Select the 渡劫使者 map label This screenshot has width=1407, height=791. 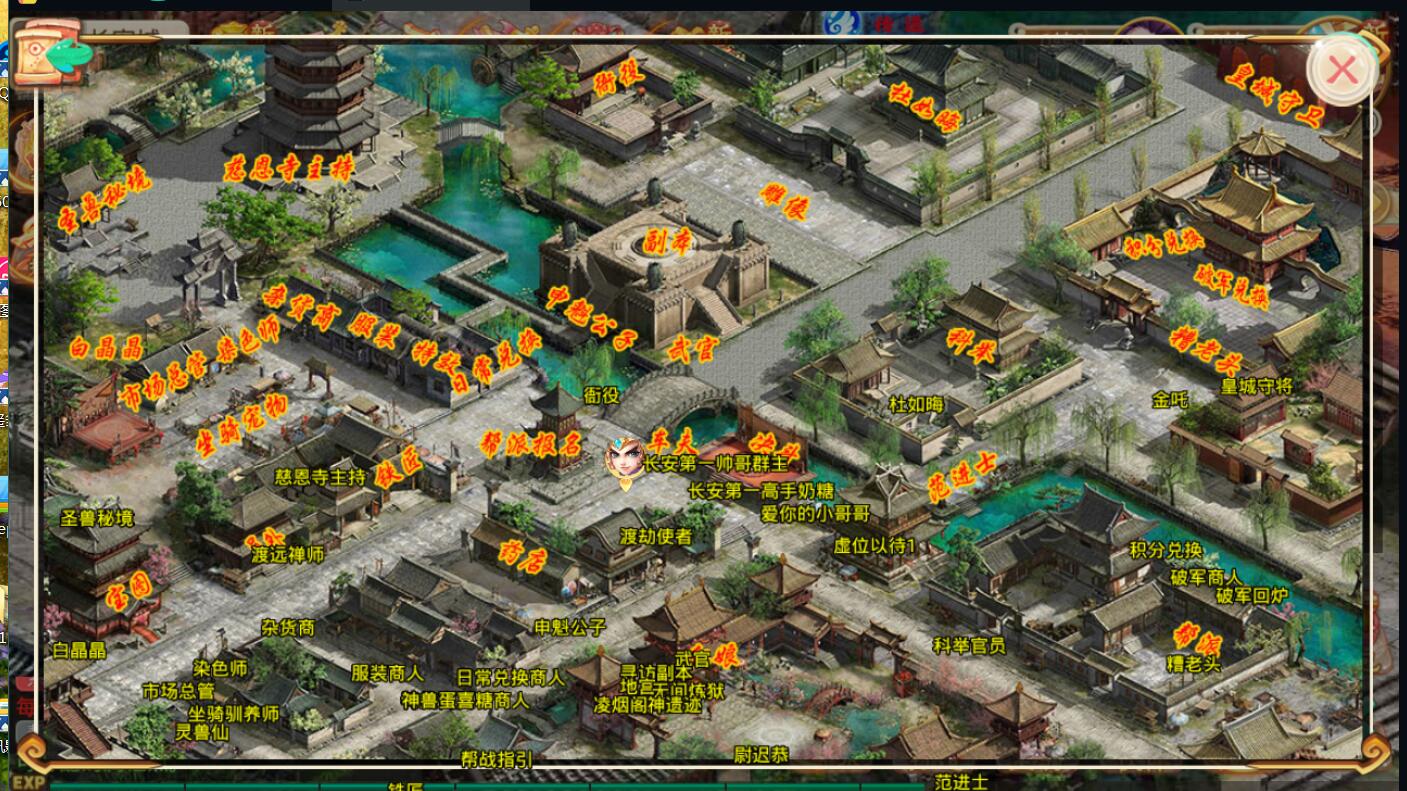pyautogui.click(x=656, y=536)
